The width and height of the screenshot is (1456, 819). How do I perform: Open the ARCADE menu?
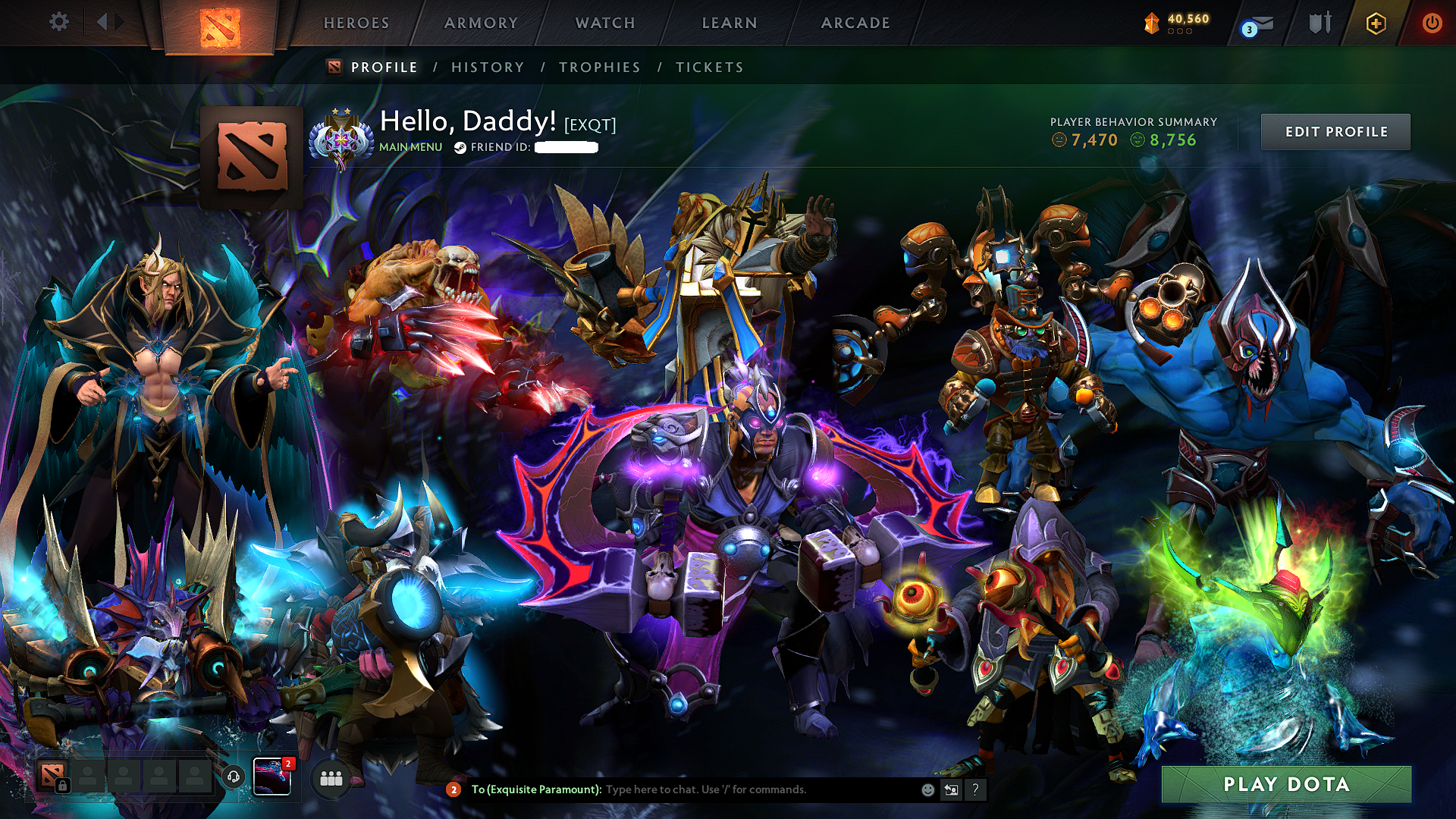855,23
